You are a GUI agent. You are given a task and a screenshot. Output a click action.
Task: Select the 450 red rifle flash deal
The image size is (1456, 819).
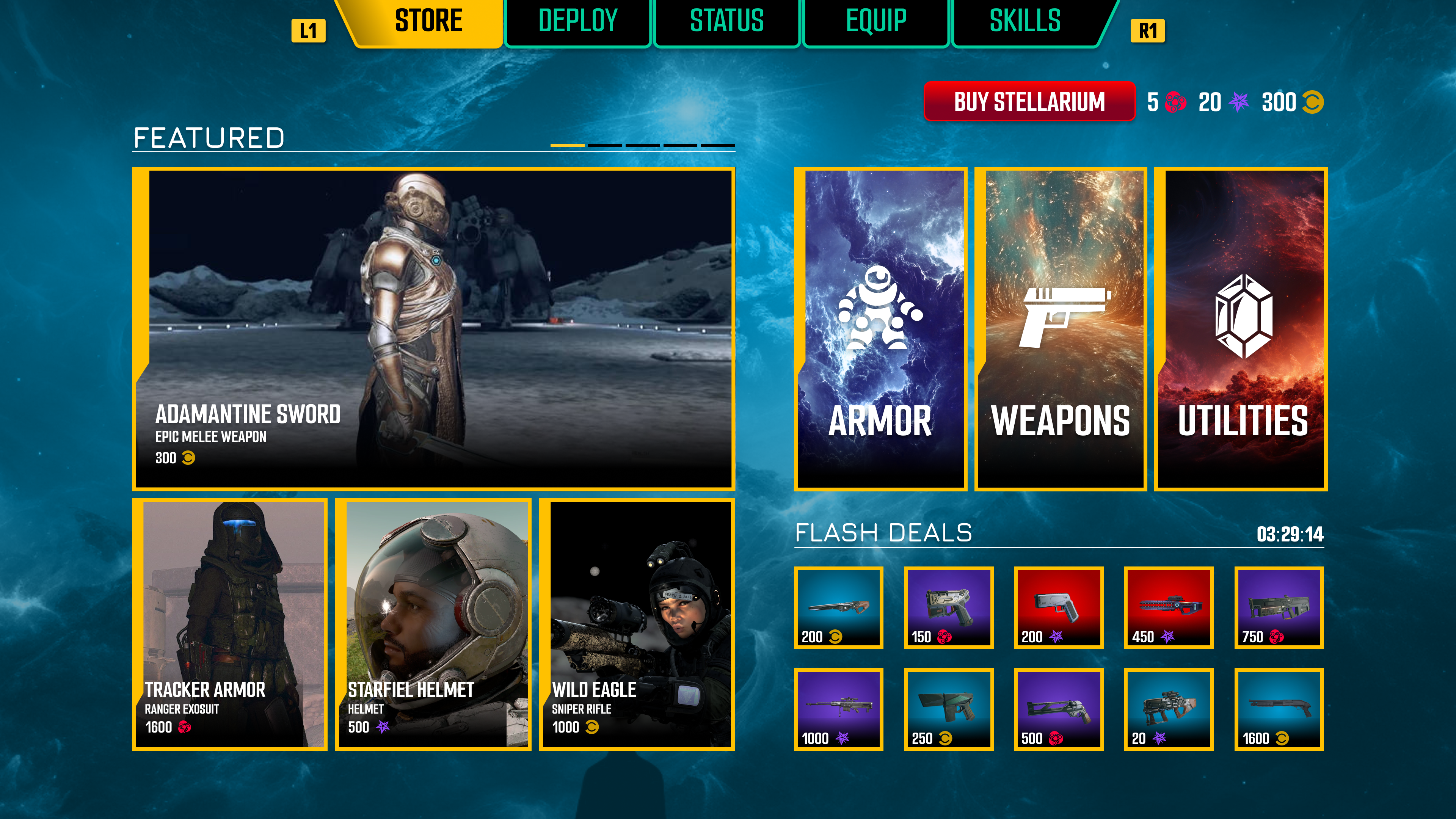1168,607
